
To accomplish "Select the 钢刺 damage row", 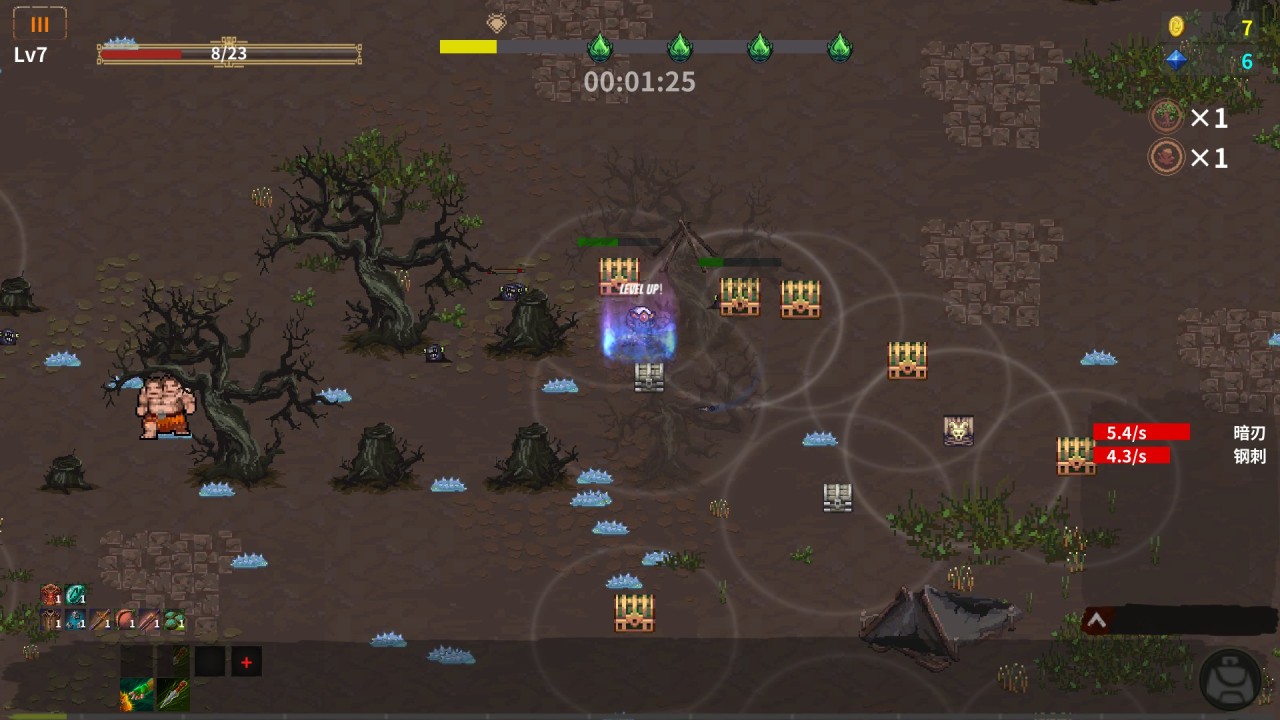I will click(x=1180, y=456).
